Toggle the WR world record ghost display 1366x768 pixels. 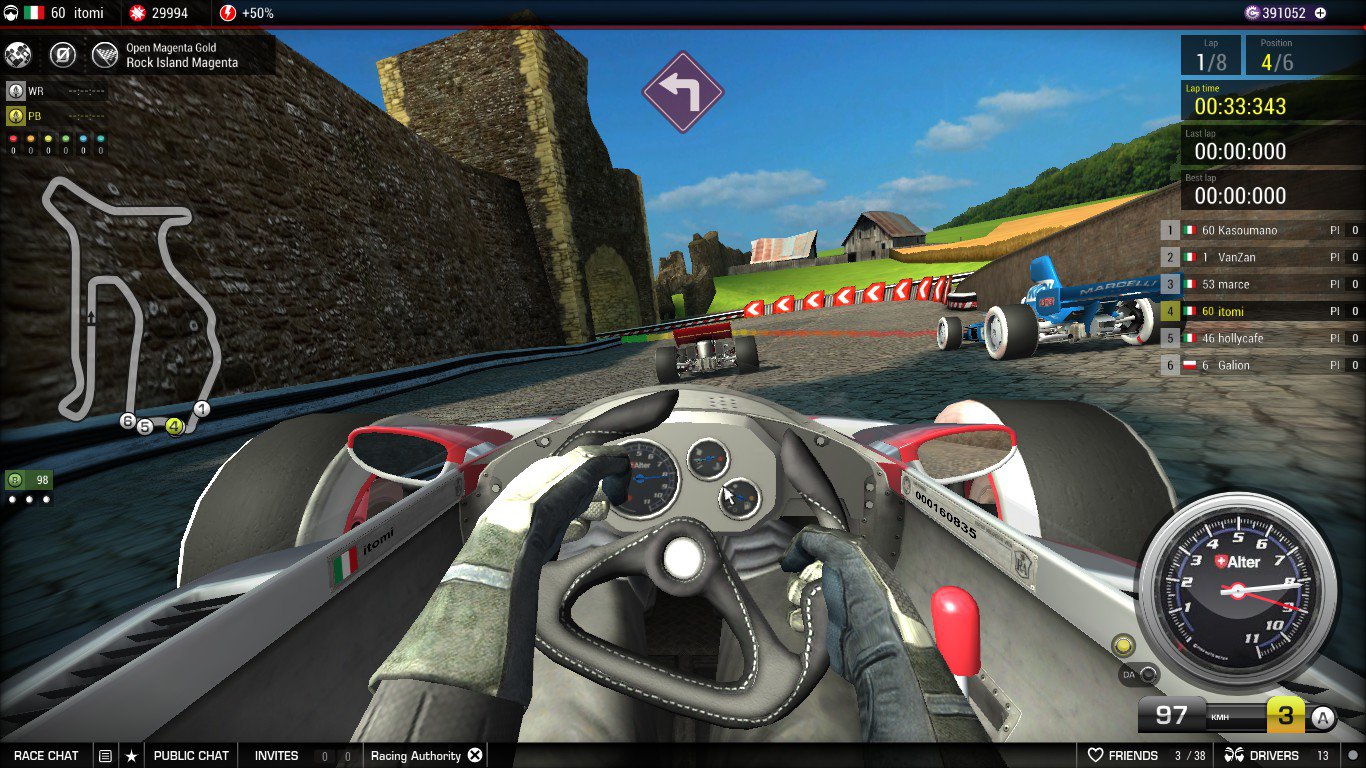(15, 91)
